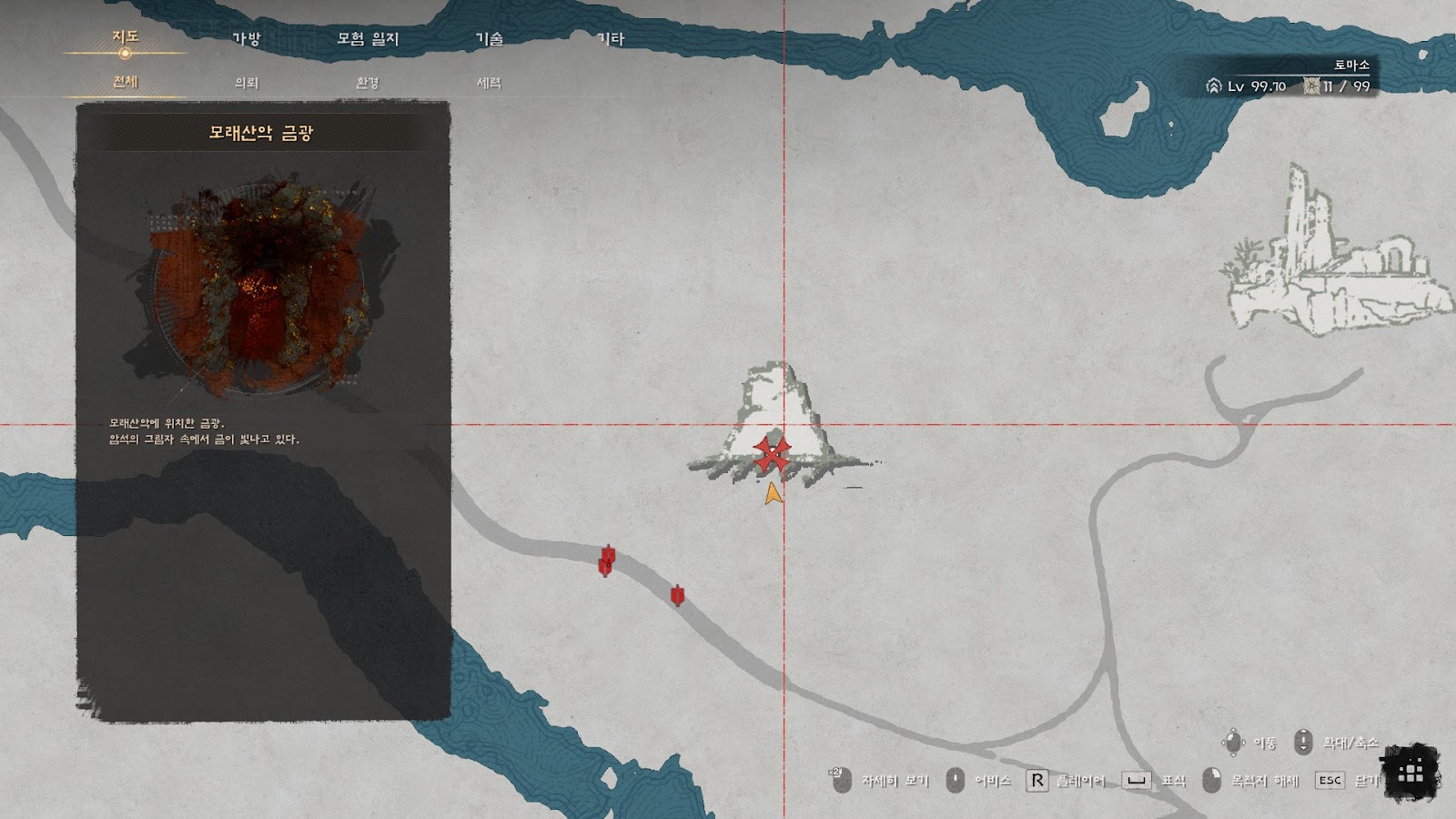View the 모래산악 금광 preview image
This screenshot has width=1456, height=819.
(x=261, y=289)
